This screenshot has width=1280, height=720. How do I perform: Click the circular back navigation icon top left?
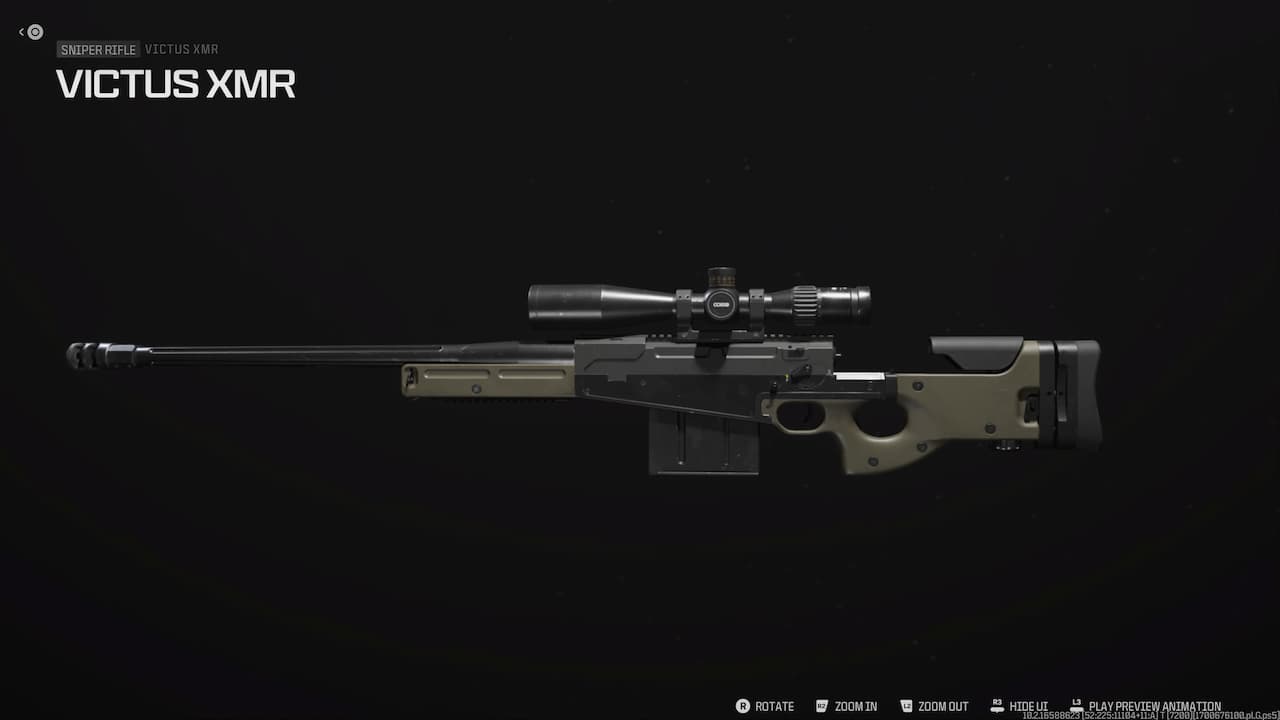tap(34, 32)
